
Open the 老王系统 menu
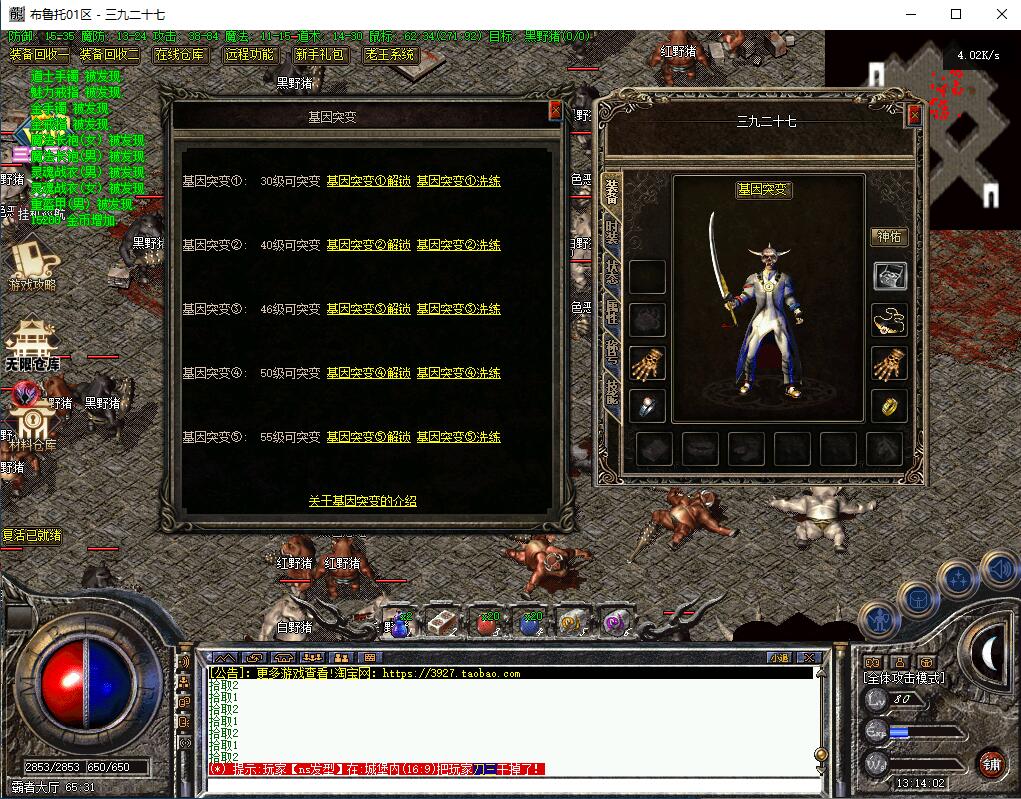pos(390,55)
